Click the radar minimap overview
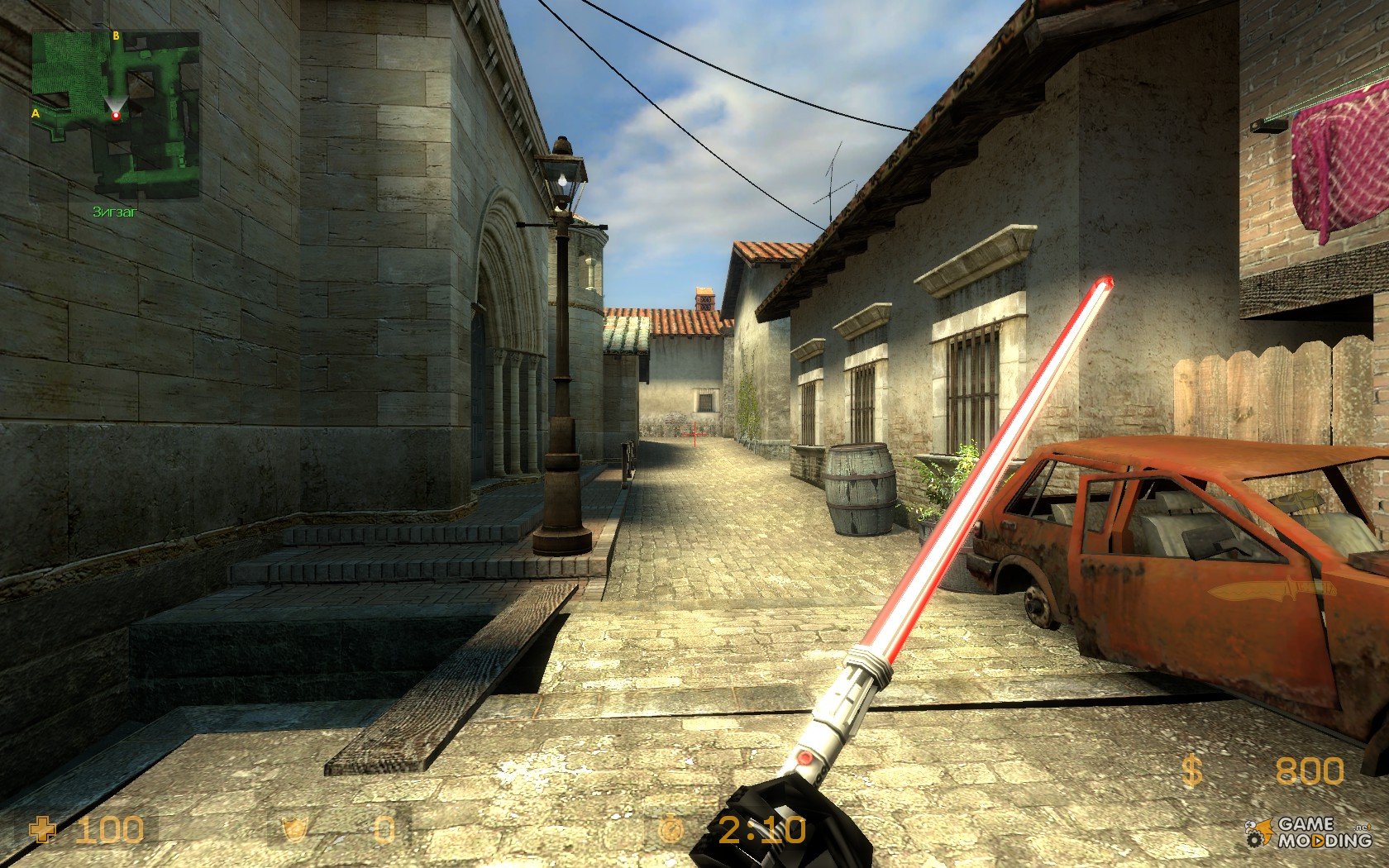This screenshot has height=868, width=1389. coord(116,115)
